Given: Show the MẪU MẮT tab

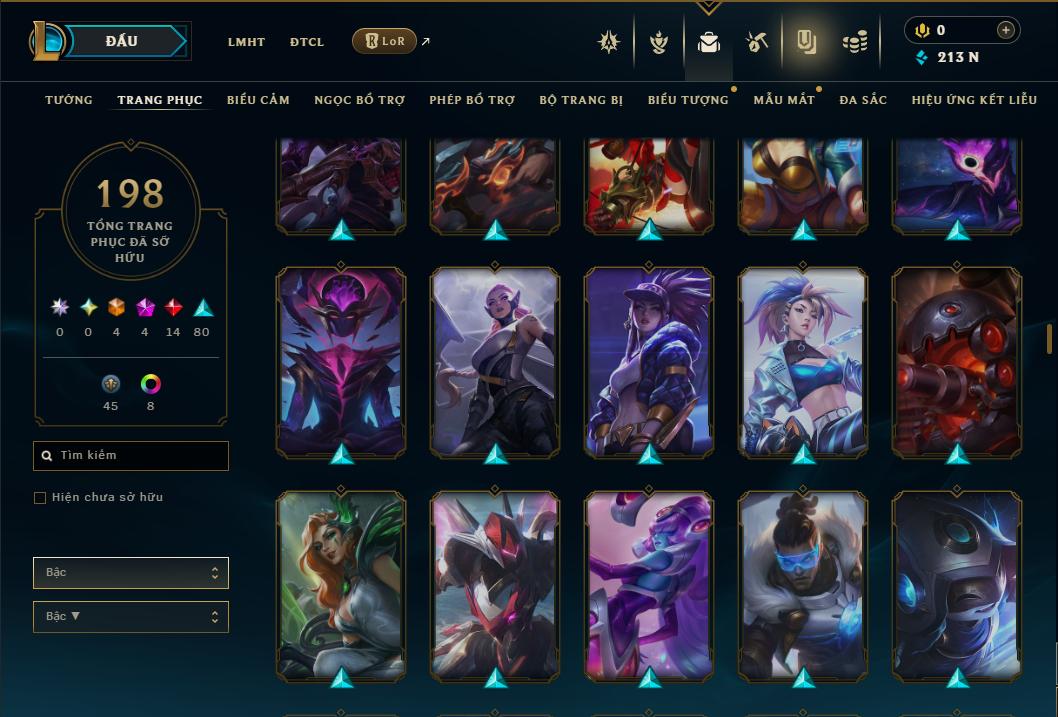Looking at the screenshot, I should (784, 100).
